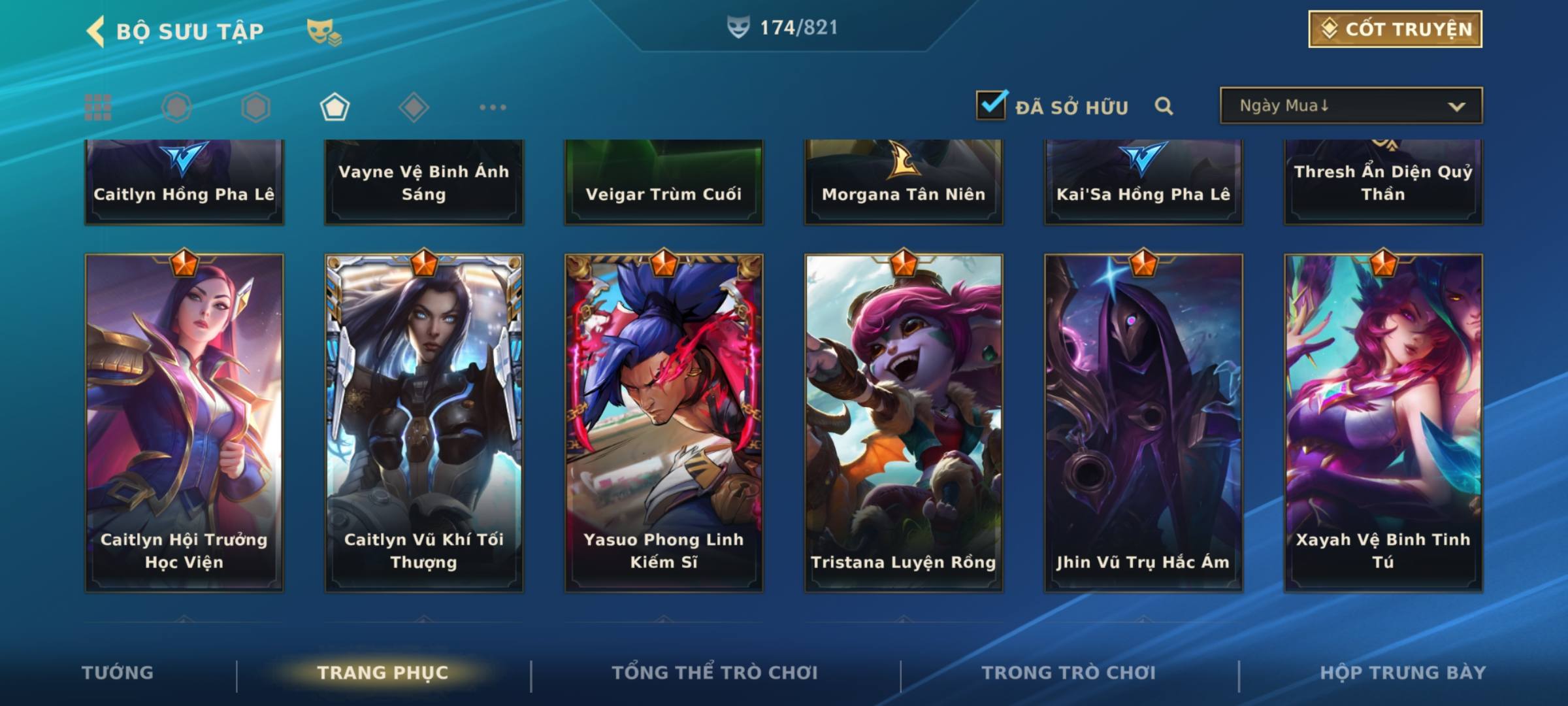The height and width of the screenshot is (706, 1568).
Task: Open the Trong Trò Chơi tab
Action: coord(1069,673)
